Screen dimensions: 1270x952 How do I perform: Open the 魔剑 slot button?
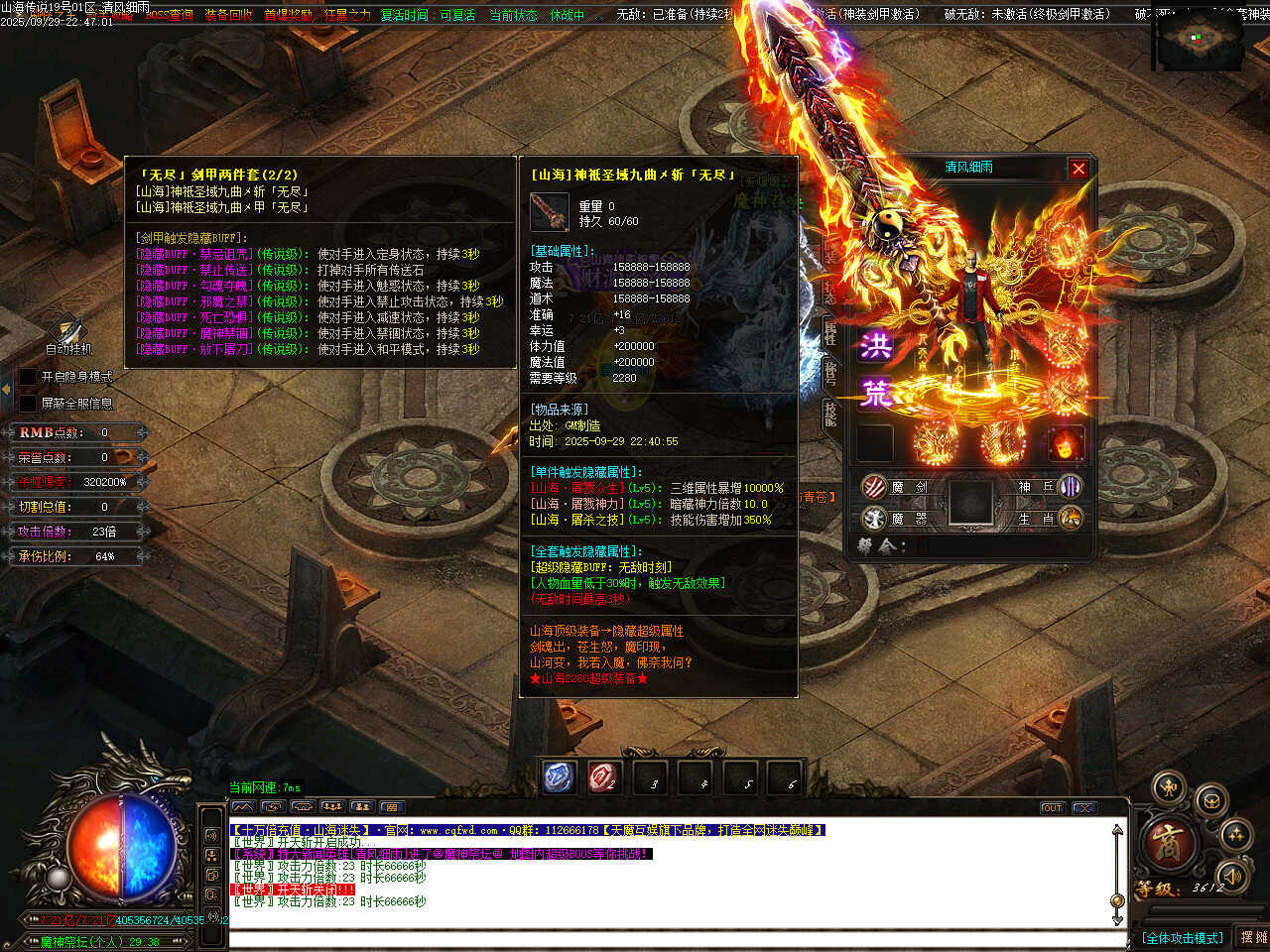874,486
